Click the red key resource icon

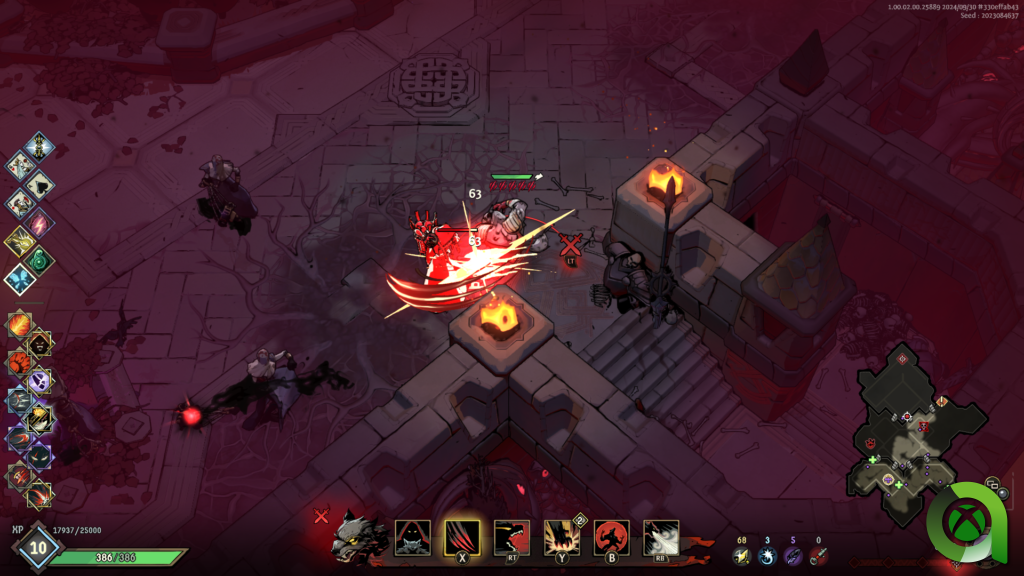click(819, 556)
